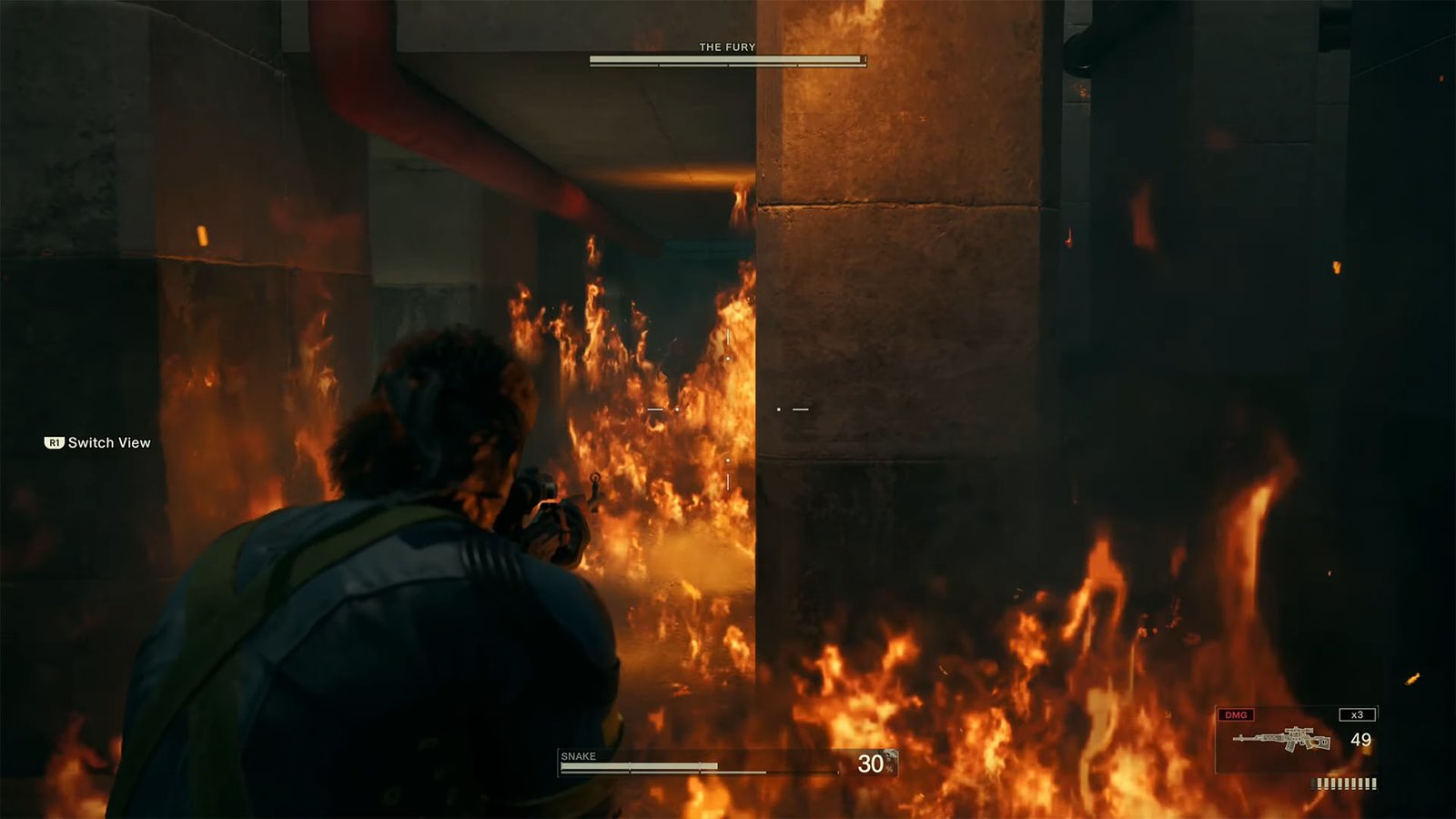This screenshot has width=1456, height=819.
Task: Click the last bullet icon in the ammo row
Action: coord(1374,783)
